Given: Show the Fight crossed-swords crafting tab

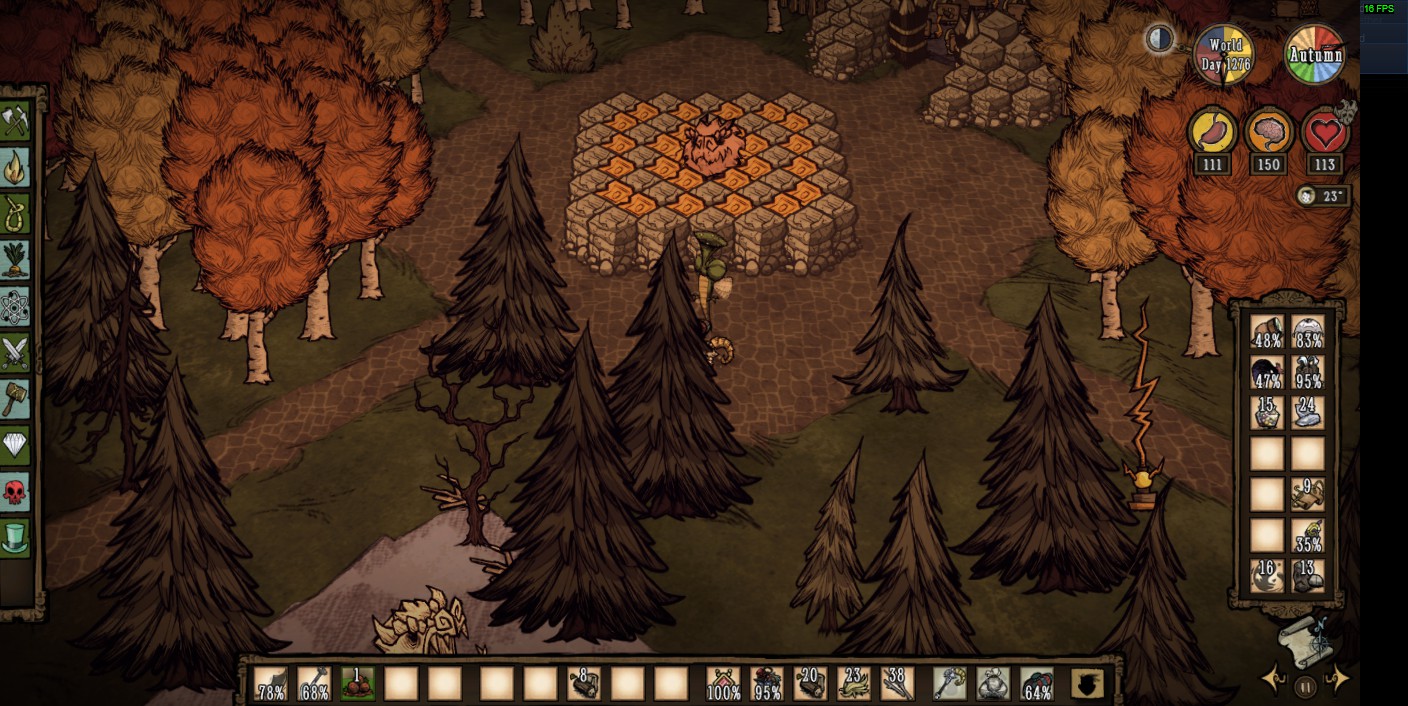Looking at the screenshot, I should 16,353.
